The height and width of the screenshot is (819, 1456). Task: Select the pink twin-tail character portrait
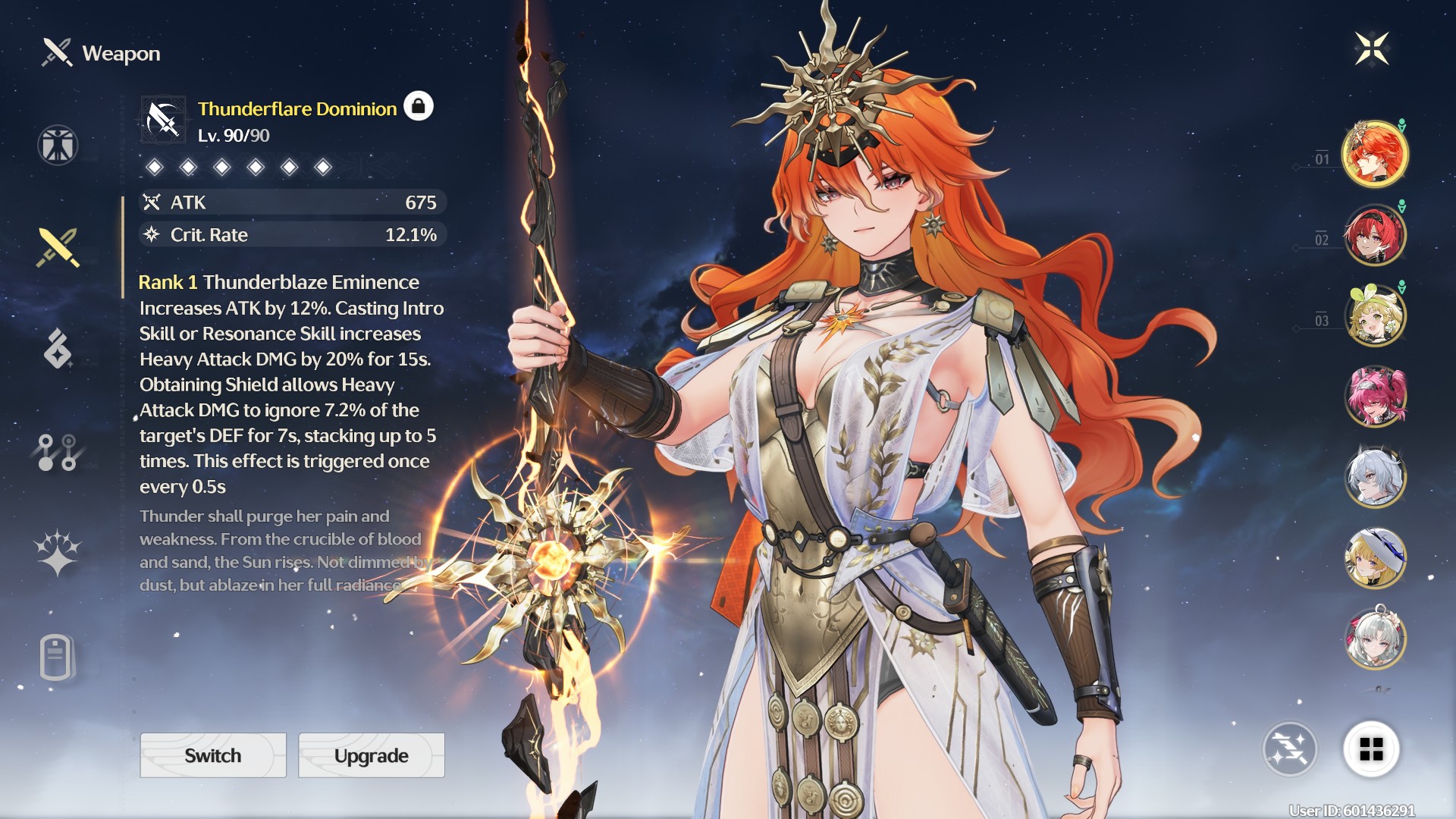(1375, 396)
